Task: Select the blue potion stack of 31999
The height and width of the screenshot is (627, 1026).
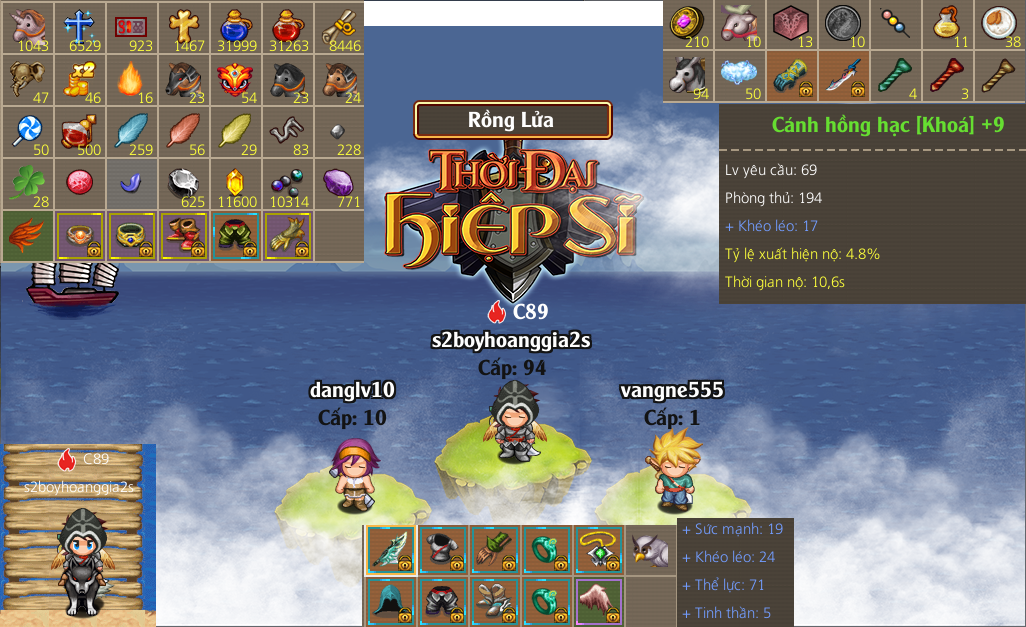Action: coord(235,27)
